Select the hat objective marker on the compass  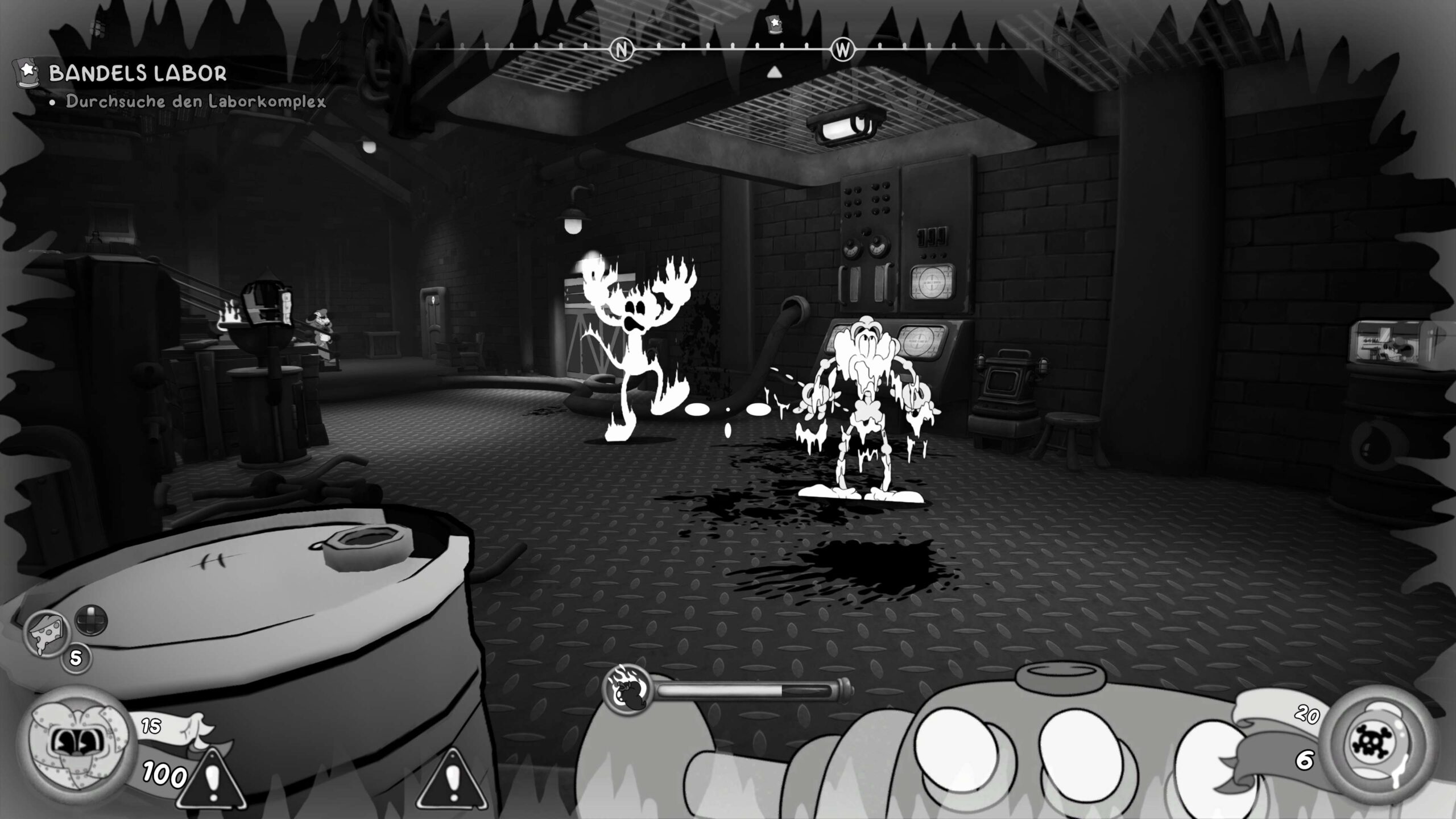(774, 24)
